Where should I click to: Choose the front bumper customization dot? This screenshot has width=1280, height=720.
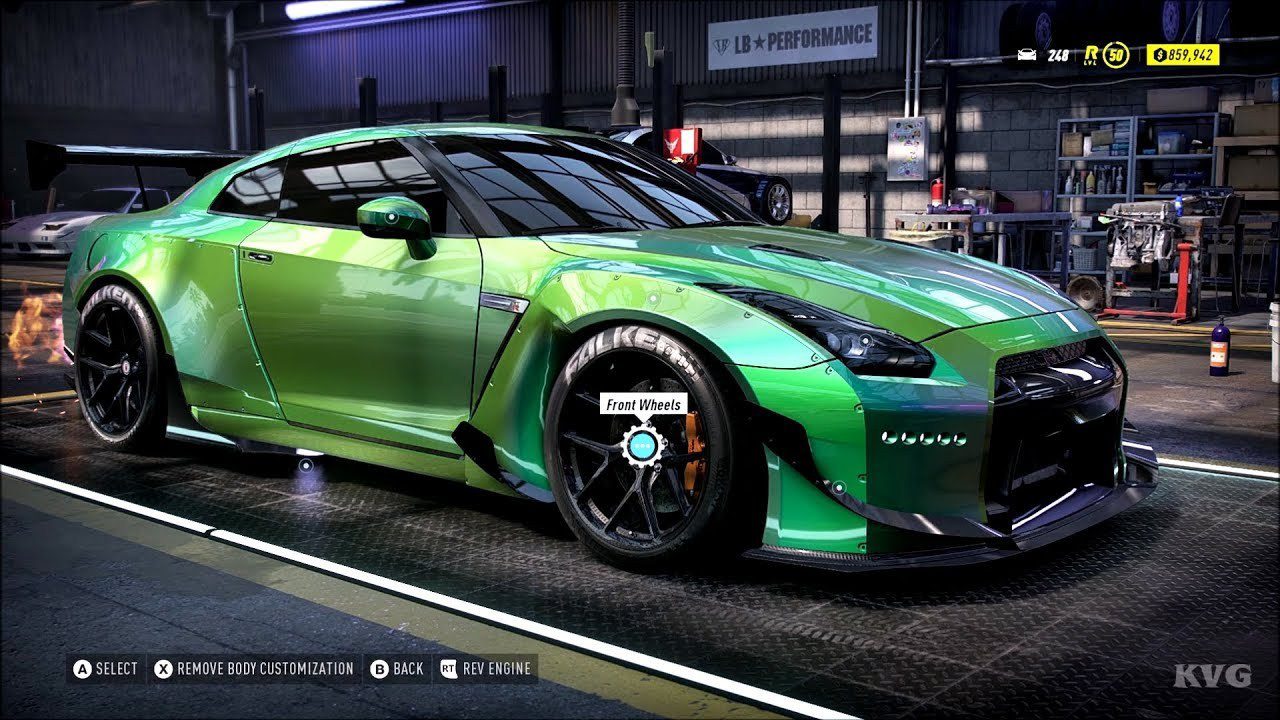(x=838, y=487)
